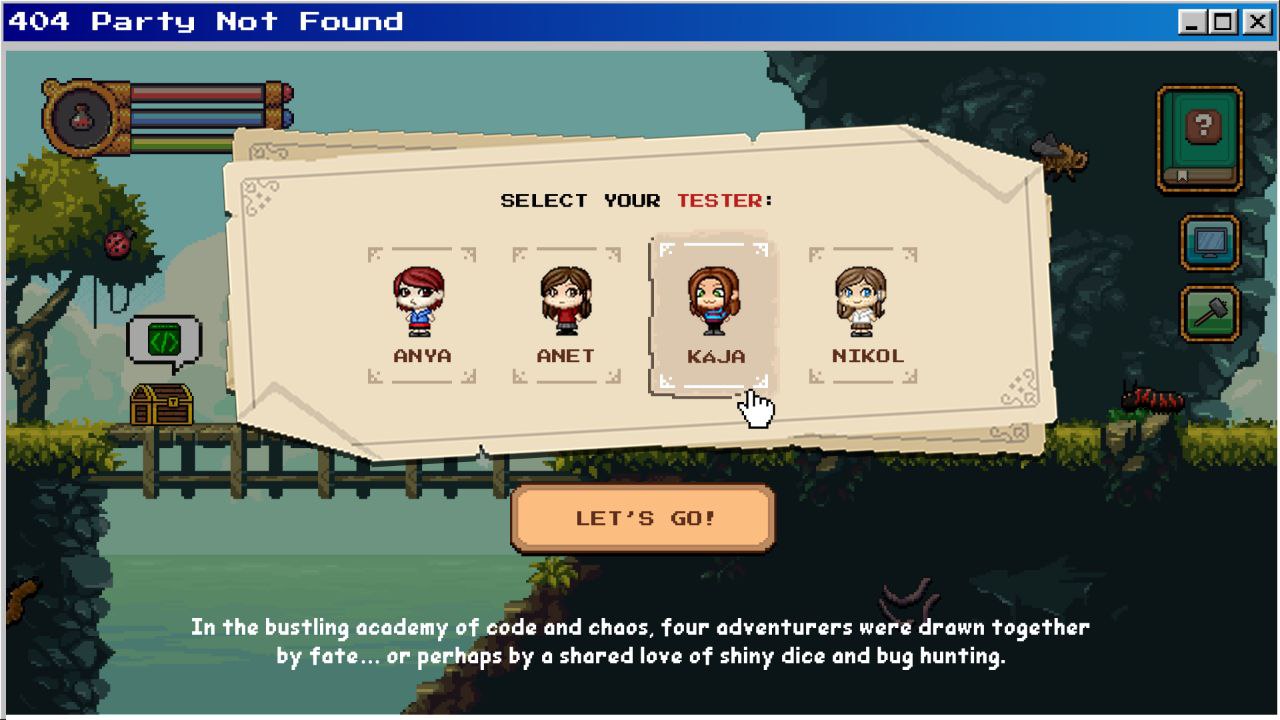
Task: Click the Let's Go! button
Action: 643,518
